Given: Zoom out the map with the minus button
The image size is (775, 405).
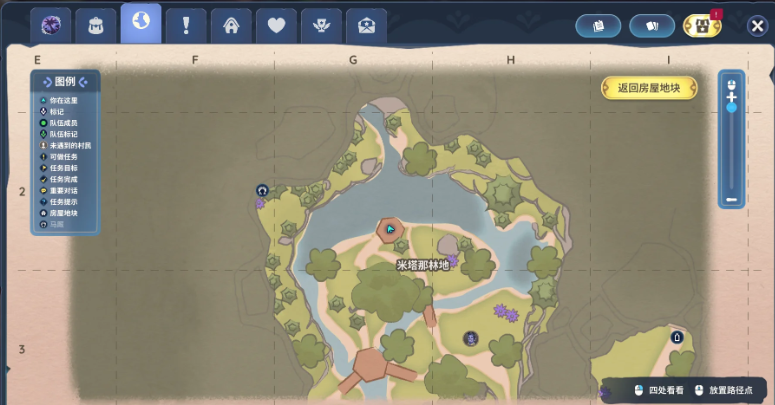Looking at the screenshot, I should click(x=732, y=199).
